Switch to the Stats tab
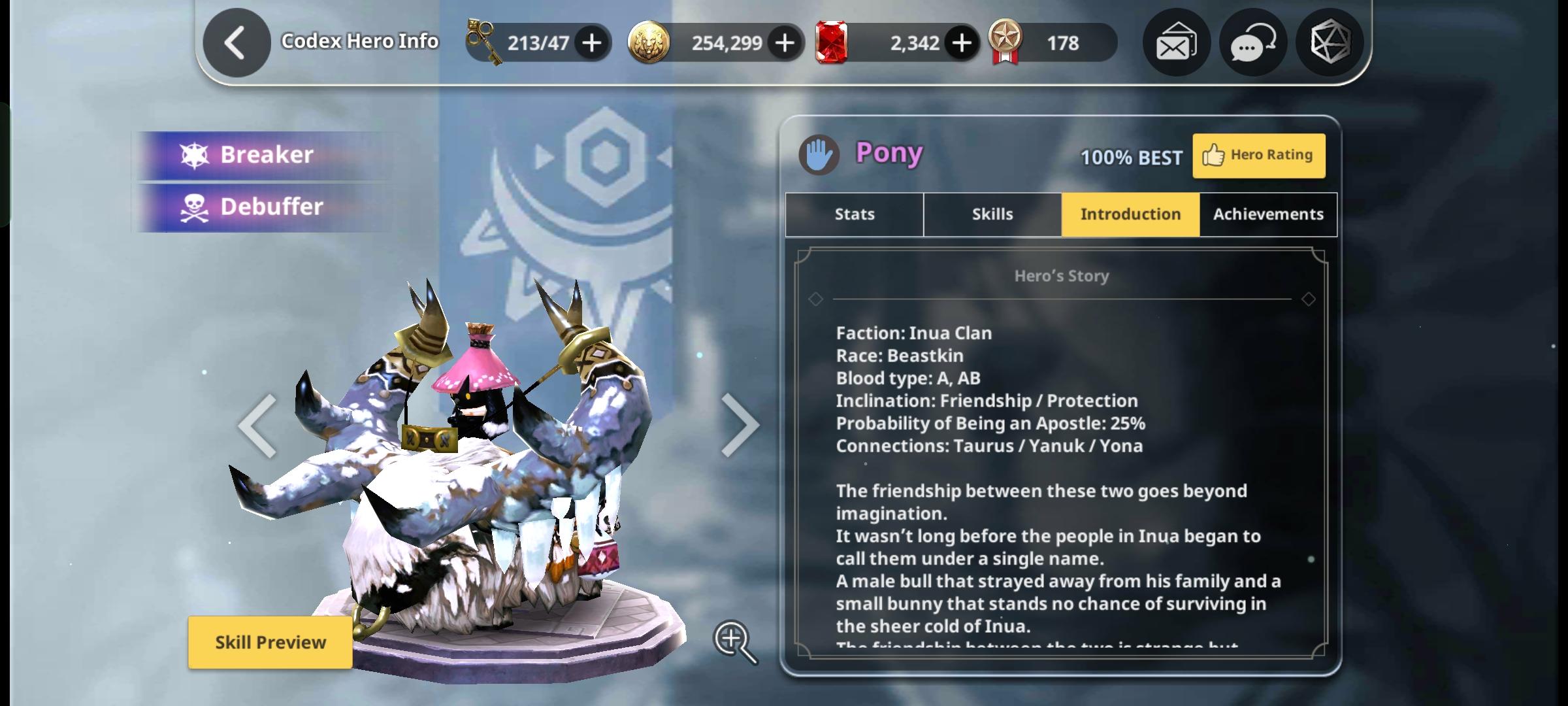Image resolution: width=1568 pixels, height=706 pixels. coord(853,214)
